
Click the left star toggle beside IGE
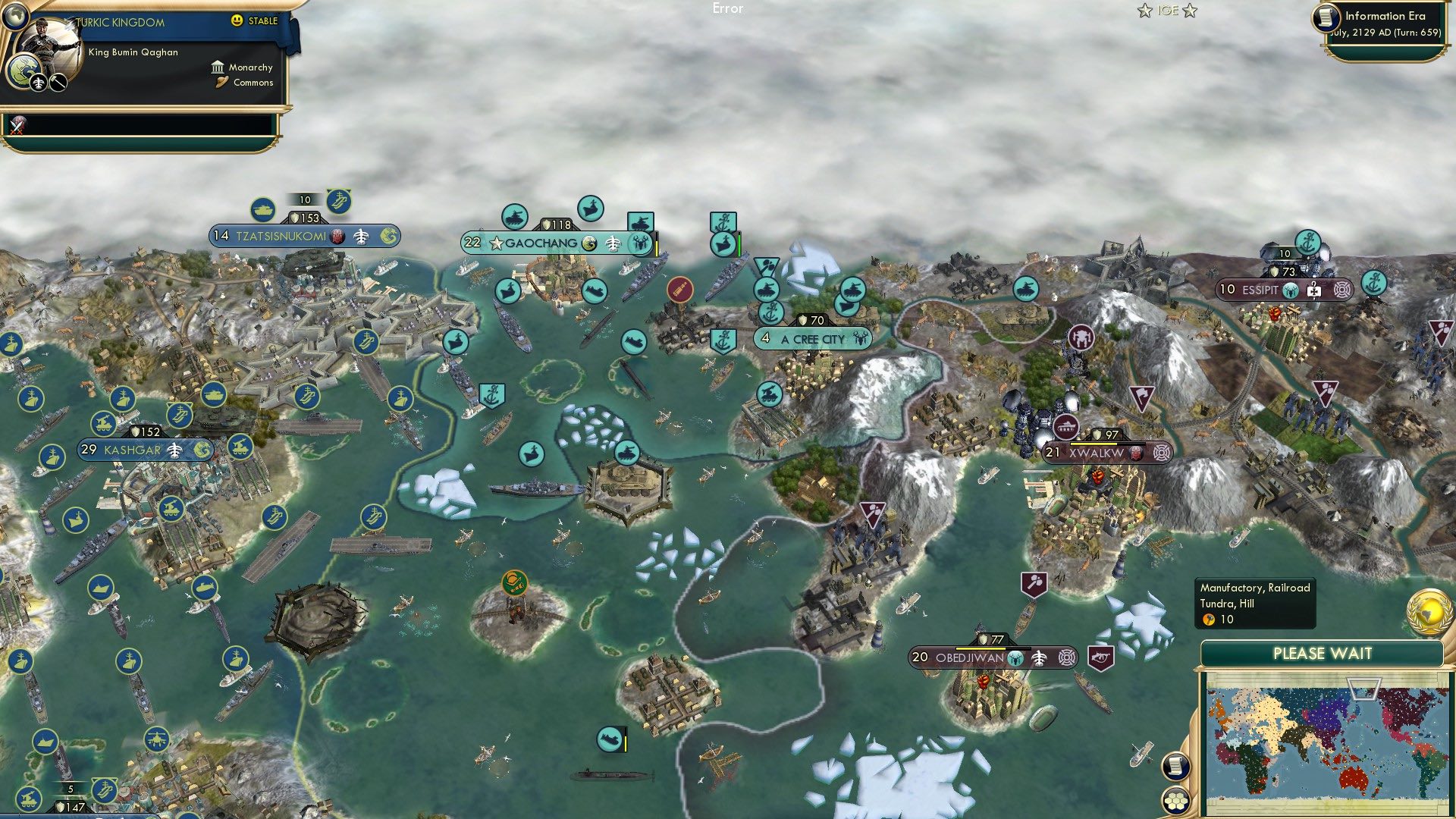pos(1145,11)
